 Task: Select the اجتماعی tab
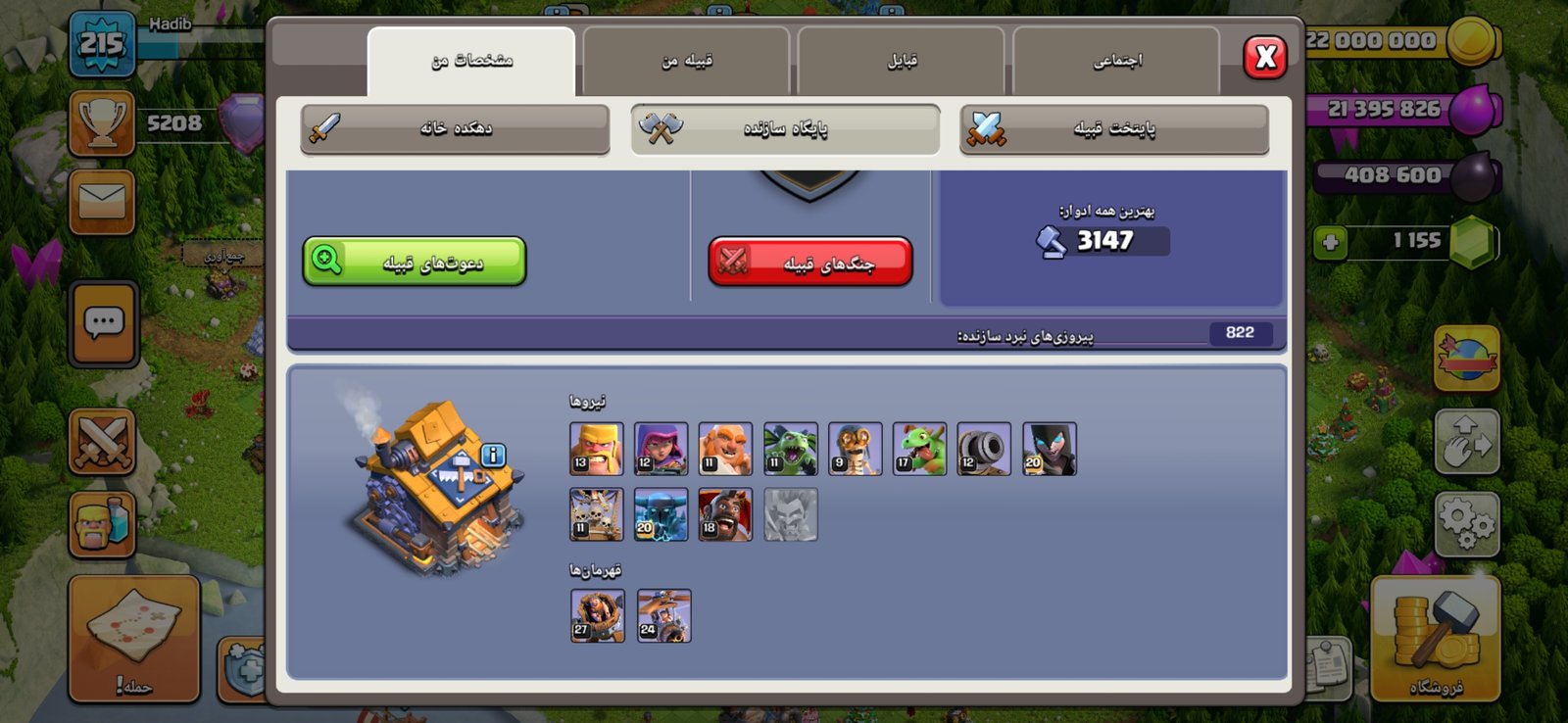[1116, 61]
